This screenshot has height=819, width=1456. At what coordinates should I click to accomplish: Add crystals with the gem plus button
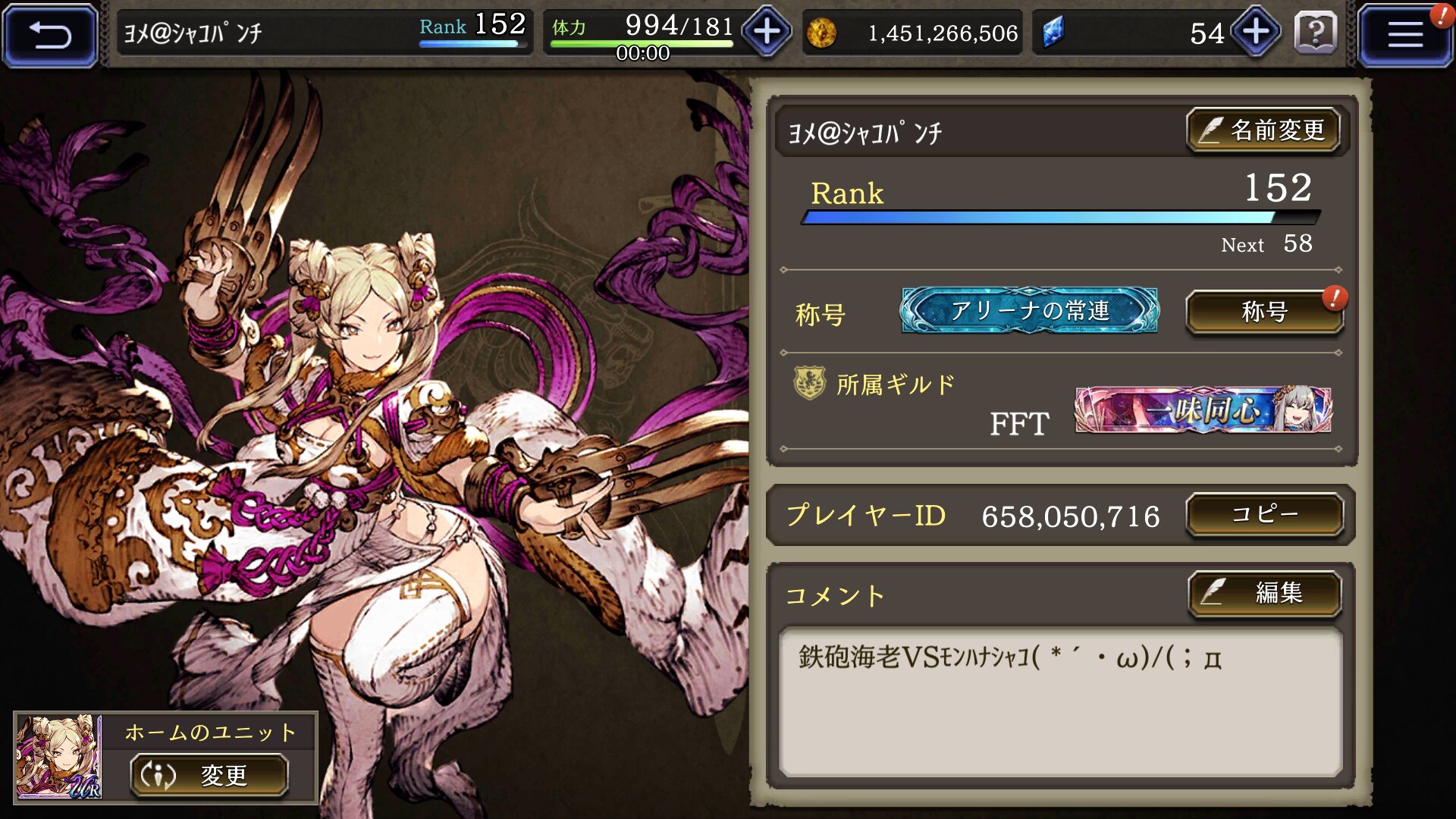(1256, 33)
